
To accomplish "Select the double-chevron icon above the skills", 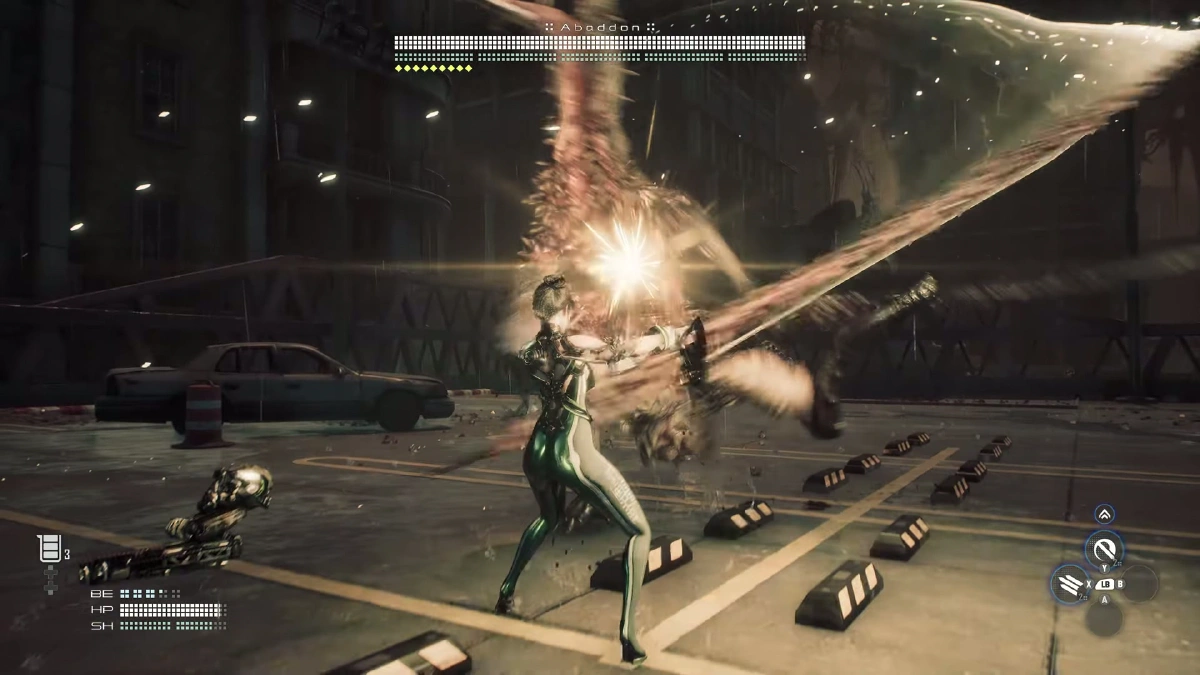I will 1104,514.
